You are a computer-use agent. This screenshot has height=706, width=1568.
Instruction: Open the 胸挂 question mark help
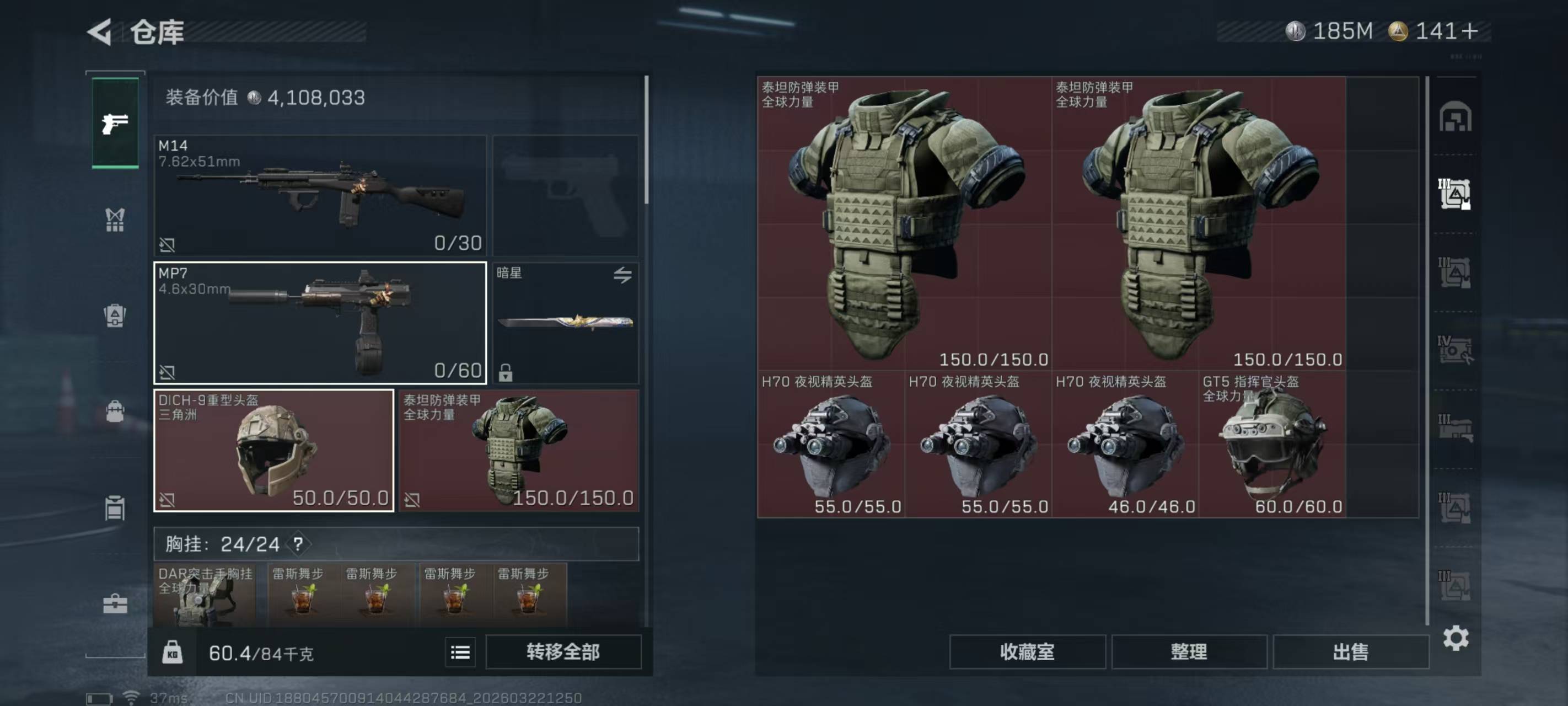coord(298,544)
